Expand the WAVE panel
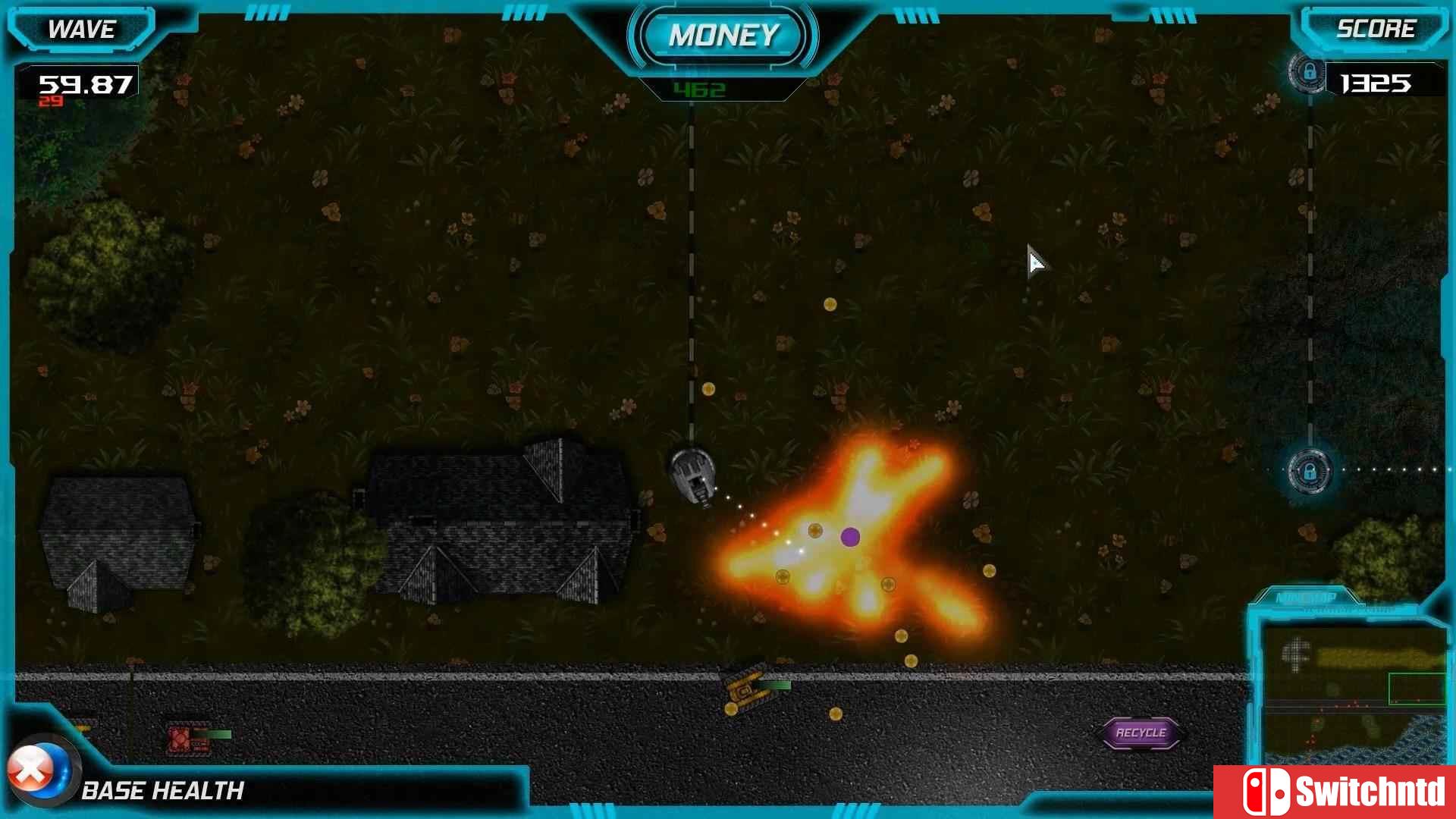 [81, 29]
